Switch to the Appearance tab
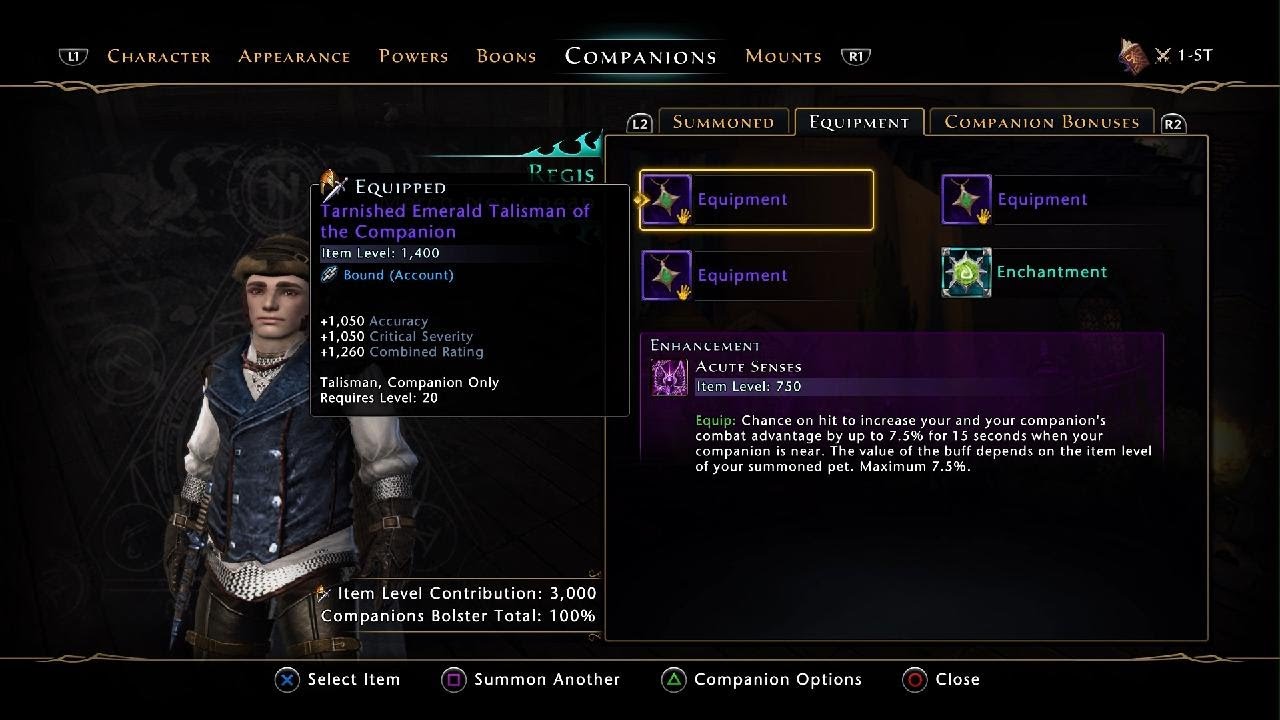 [294, 56]
